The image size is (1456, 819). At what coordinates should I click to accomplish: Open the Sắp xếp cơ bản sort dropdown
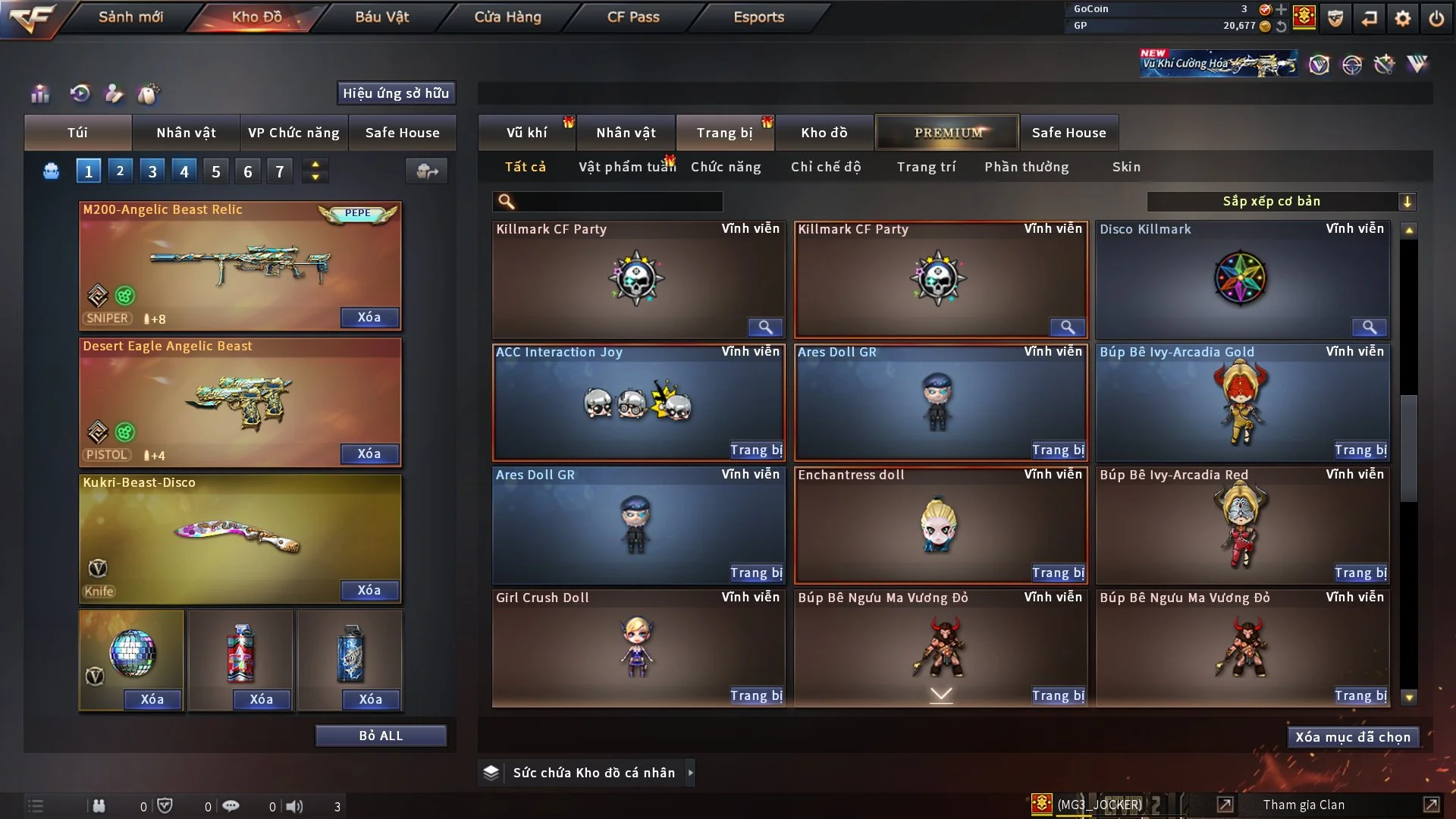[1281, 202]
